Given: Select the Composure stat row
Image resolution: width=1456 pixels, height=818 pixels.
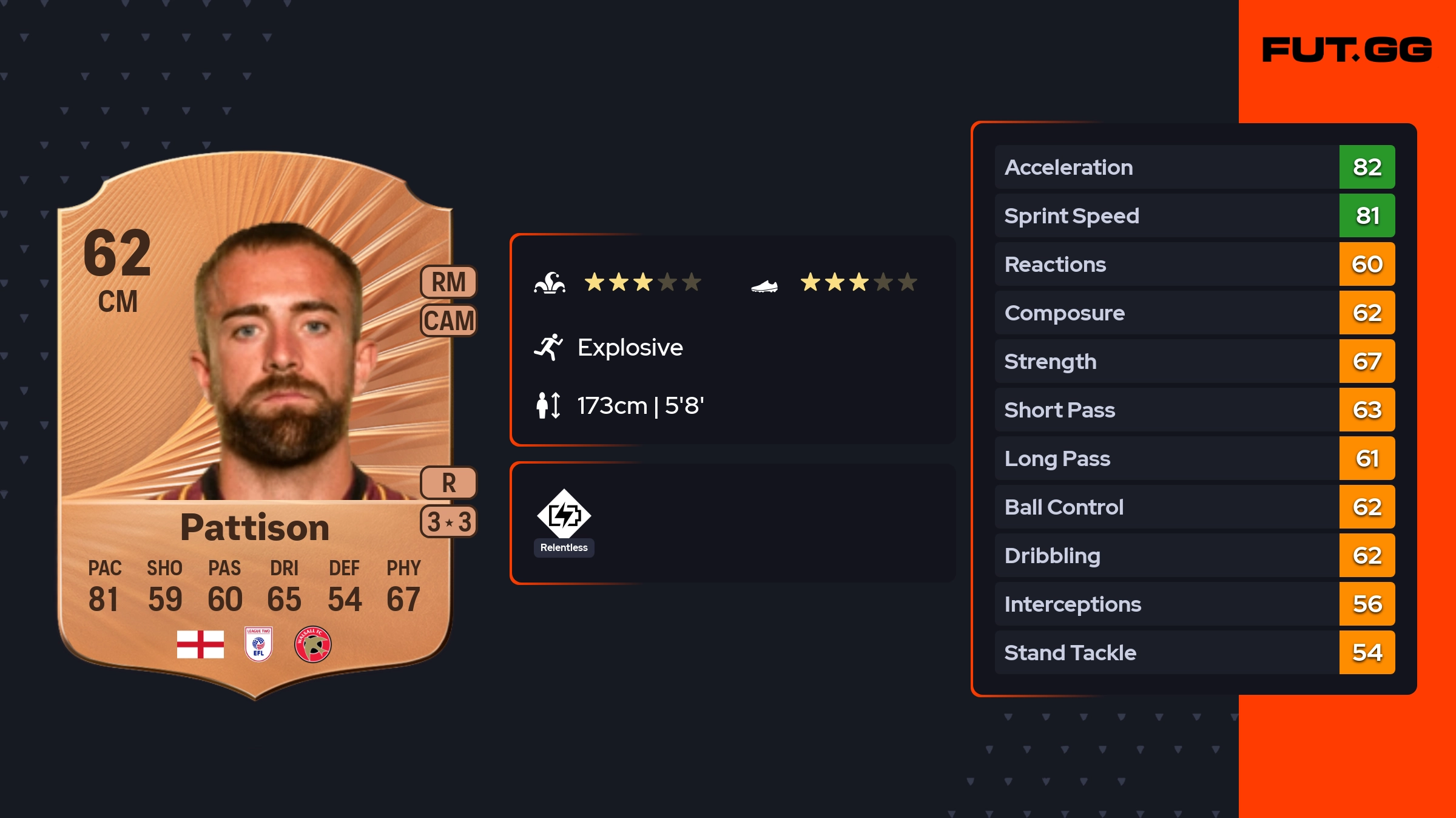Looking at the screenshot, I should (x=1194, y=313).
